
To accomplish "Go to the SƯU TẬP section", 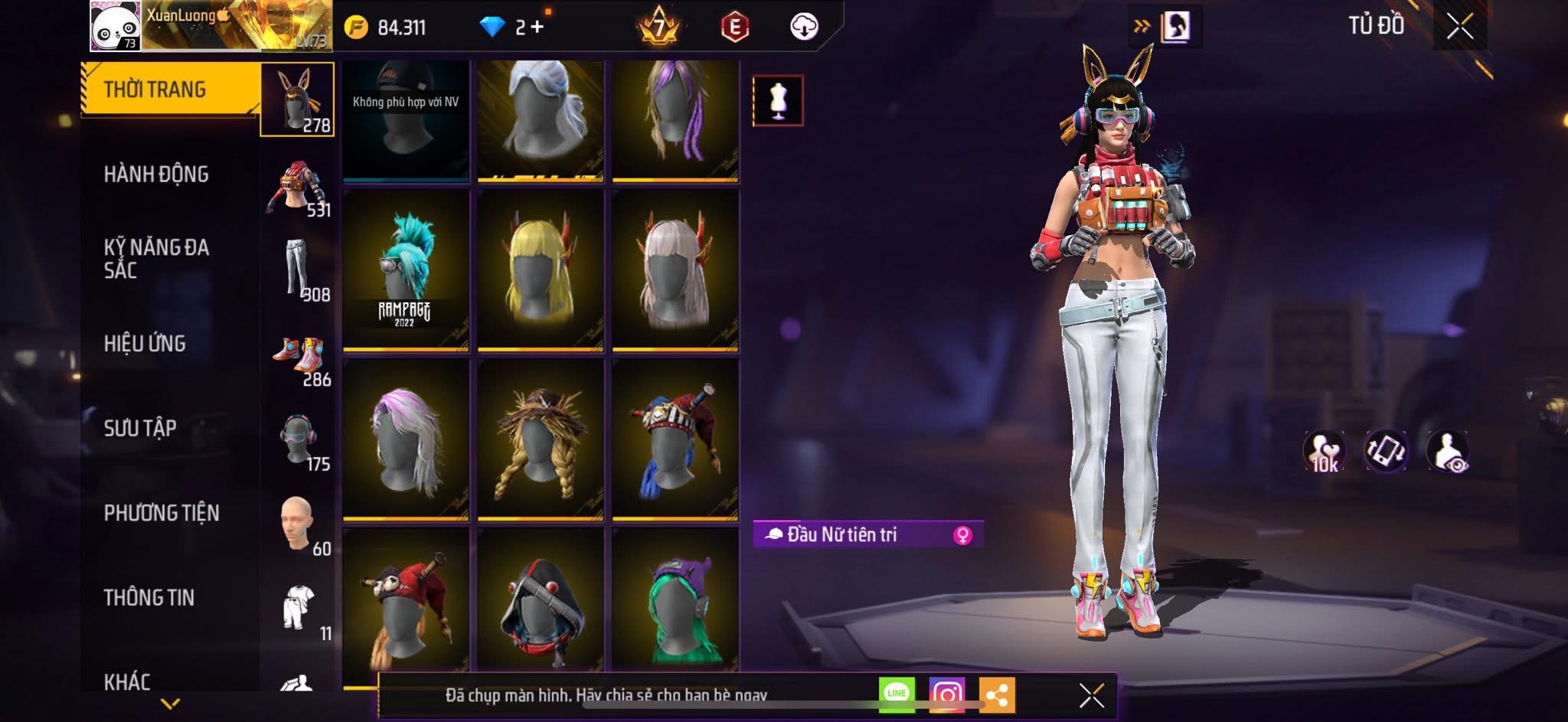I will click(140, 428).
